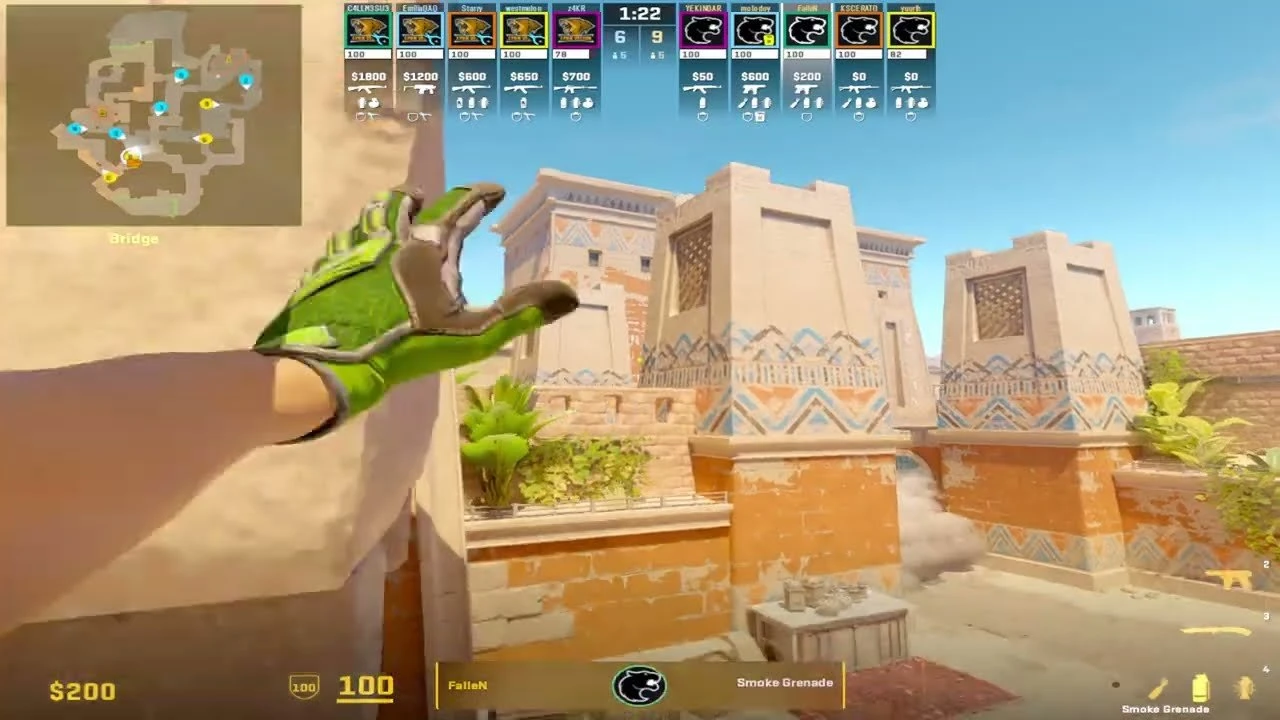Switch to KSCERATO's player card
Screen dimensions: 1280x720
pos(859,30)
